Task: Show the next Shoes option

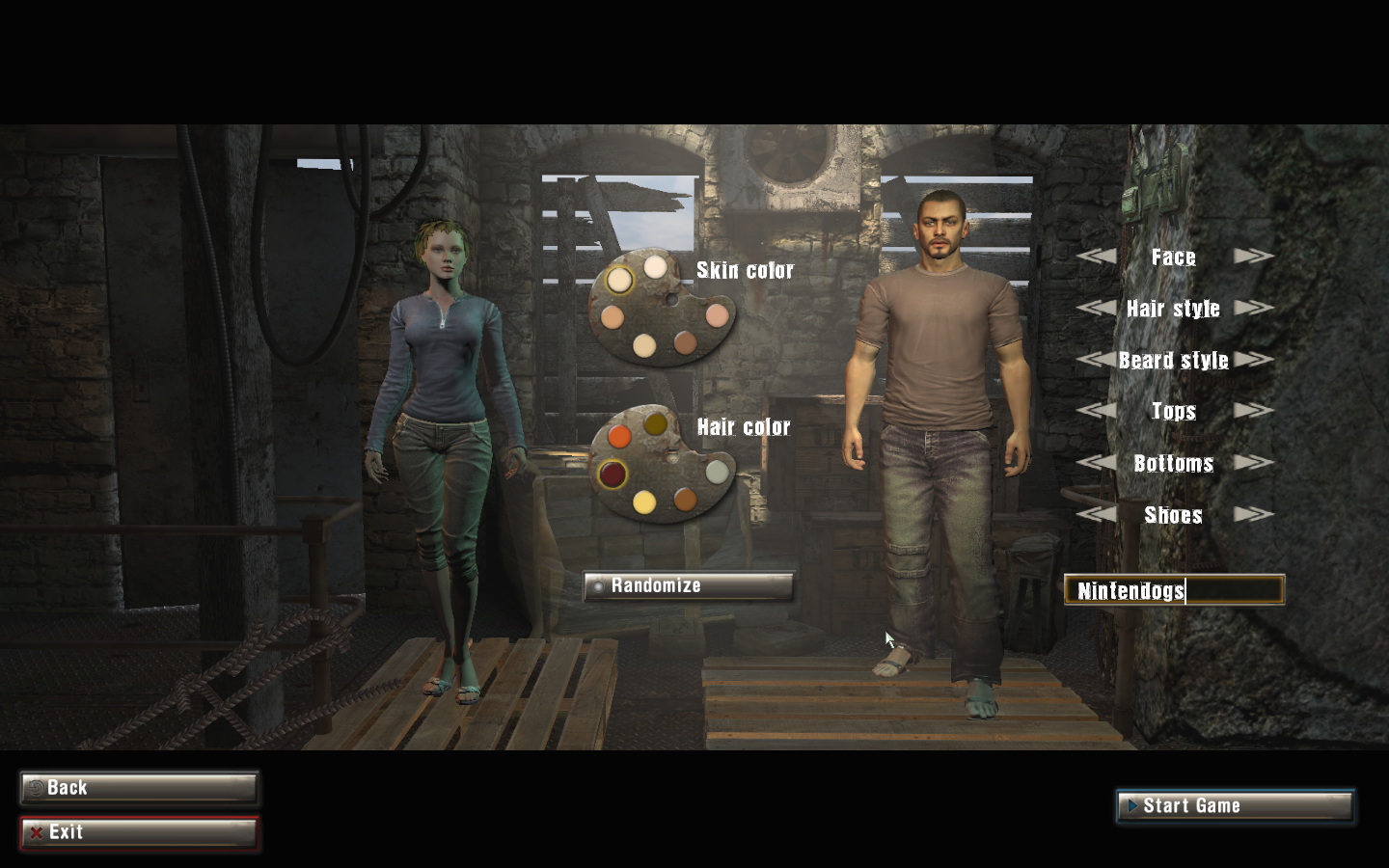Action: 1254,514
